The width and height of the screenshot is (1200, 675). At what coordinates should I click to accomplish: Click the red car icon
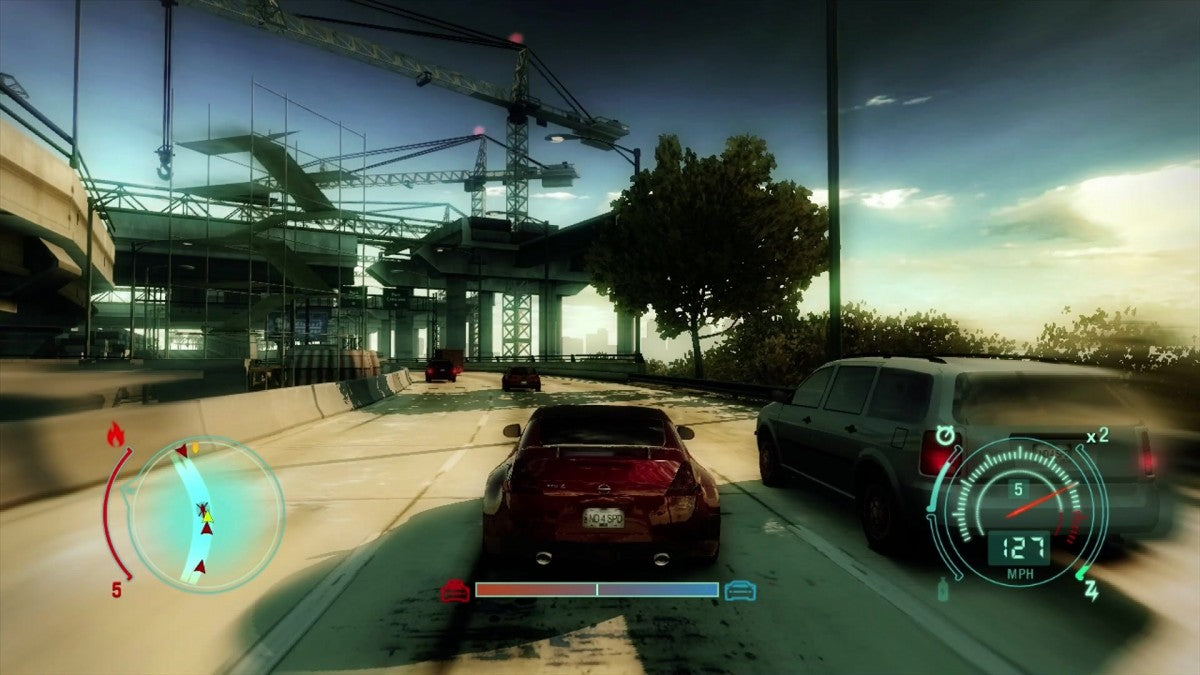pyautogui.click(x=455, y=590)
